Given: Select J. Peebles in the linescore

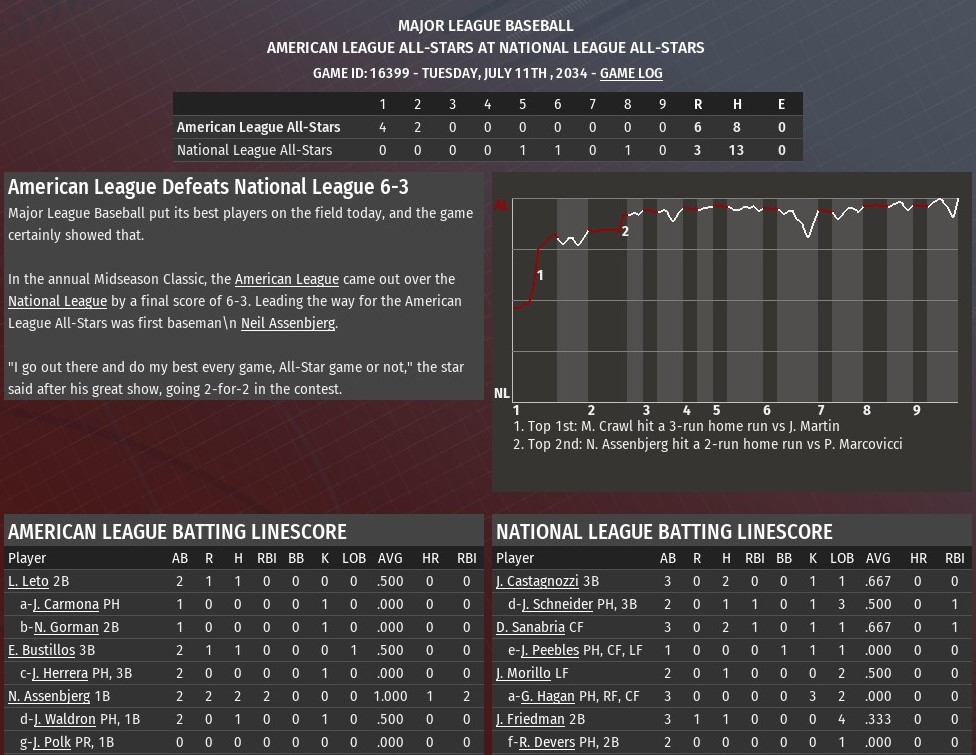Looking at the screenshot, I should point(550,650).
